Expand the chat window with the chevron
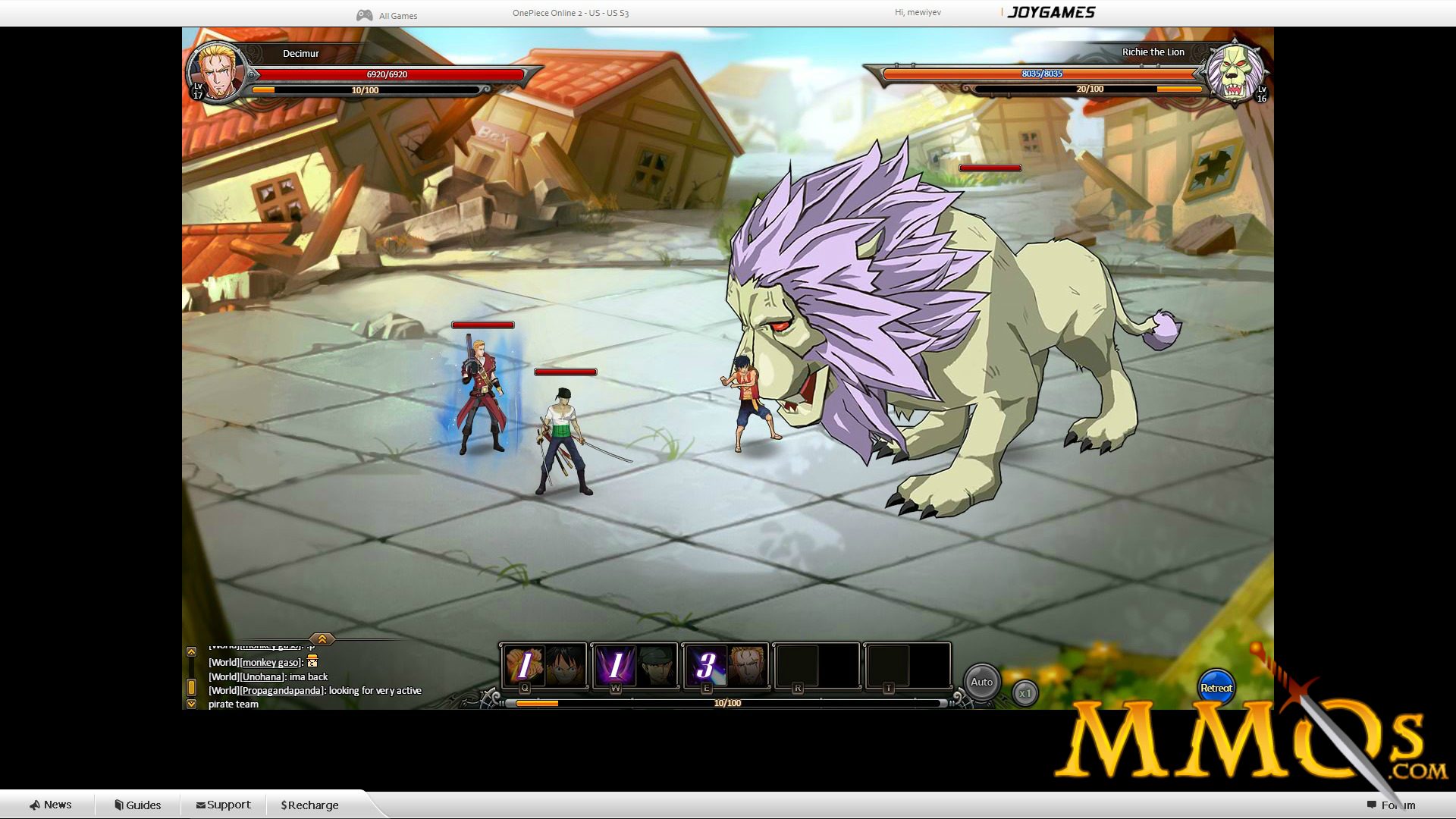The width and height of the screenshot is (1456, 819). tap(322, 639)
